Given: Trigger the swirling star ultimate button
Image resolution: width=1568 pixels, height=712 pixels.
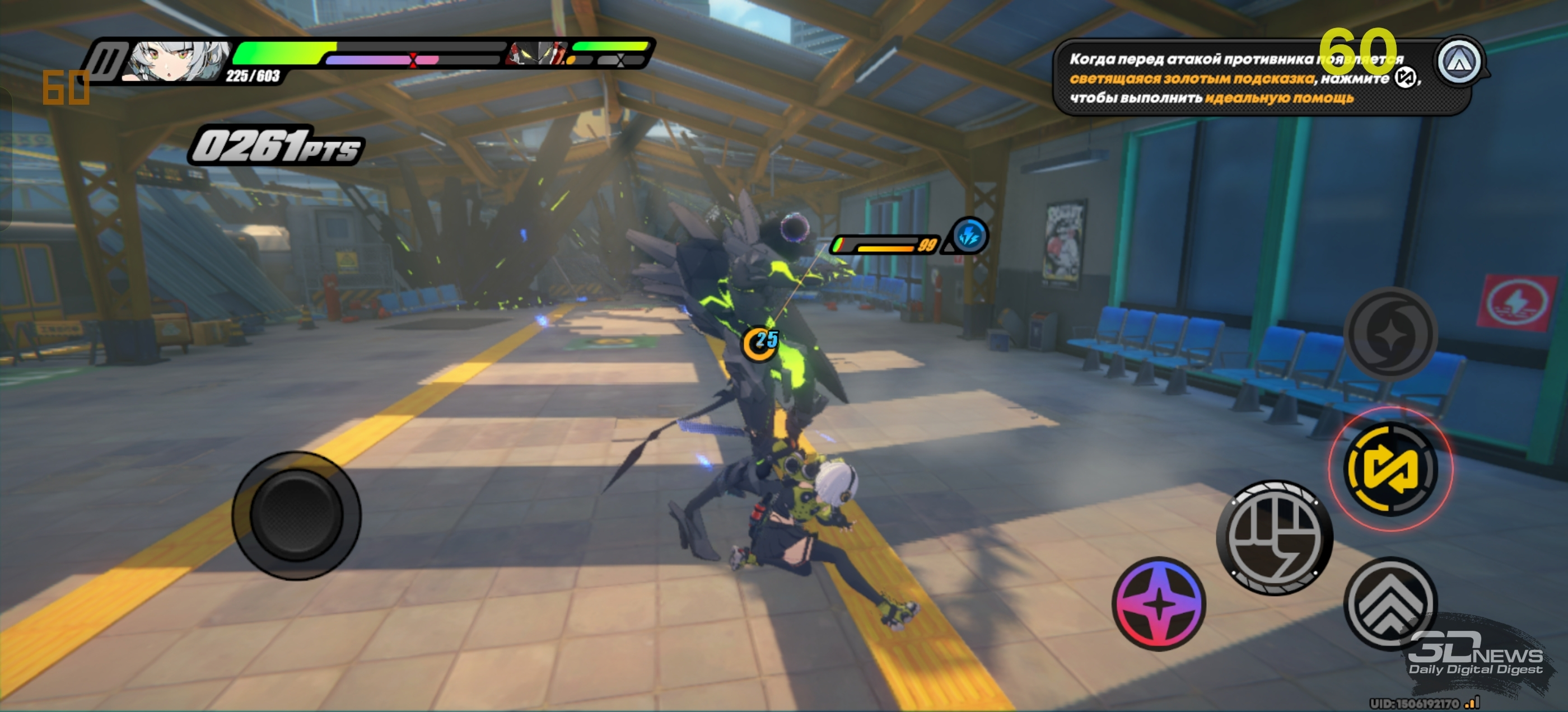Looking at the screenshot, I should pyautogui.click(x=1390, y=334).
